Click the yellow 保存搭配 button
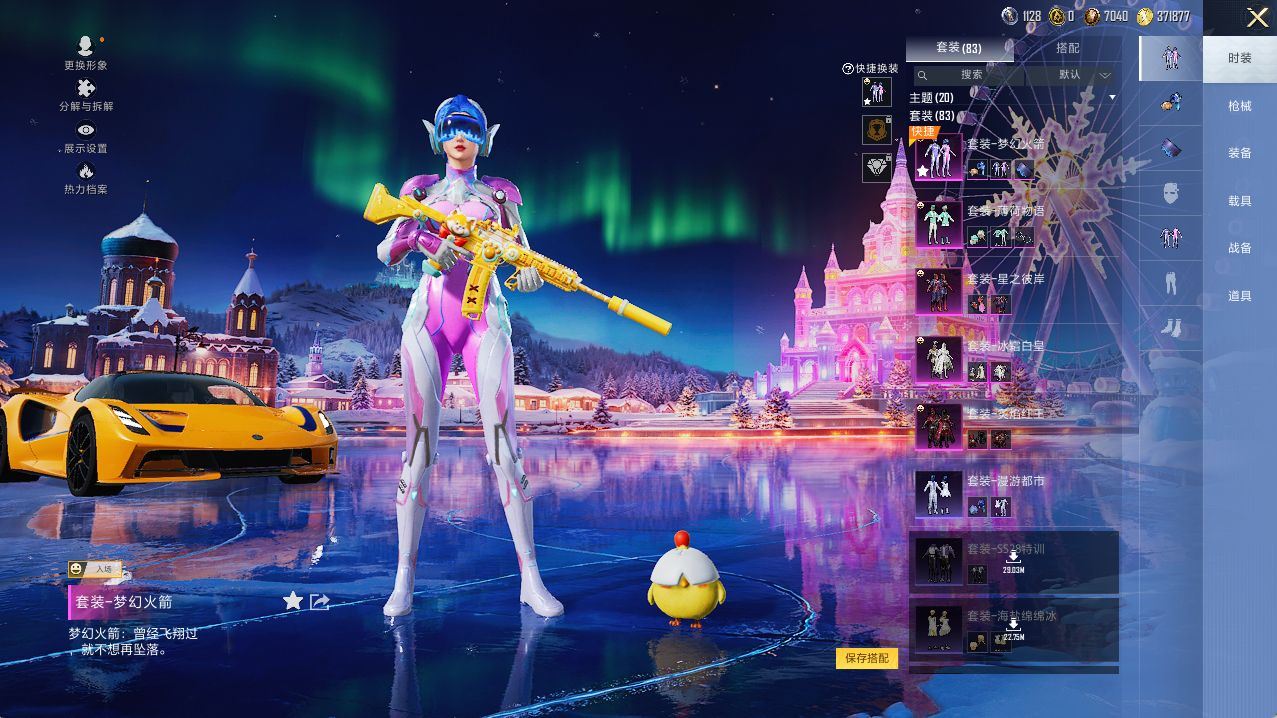This screenshot has width=1277, height=718. coord(866,658)
